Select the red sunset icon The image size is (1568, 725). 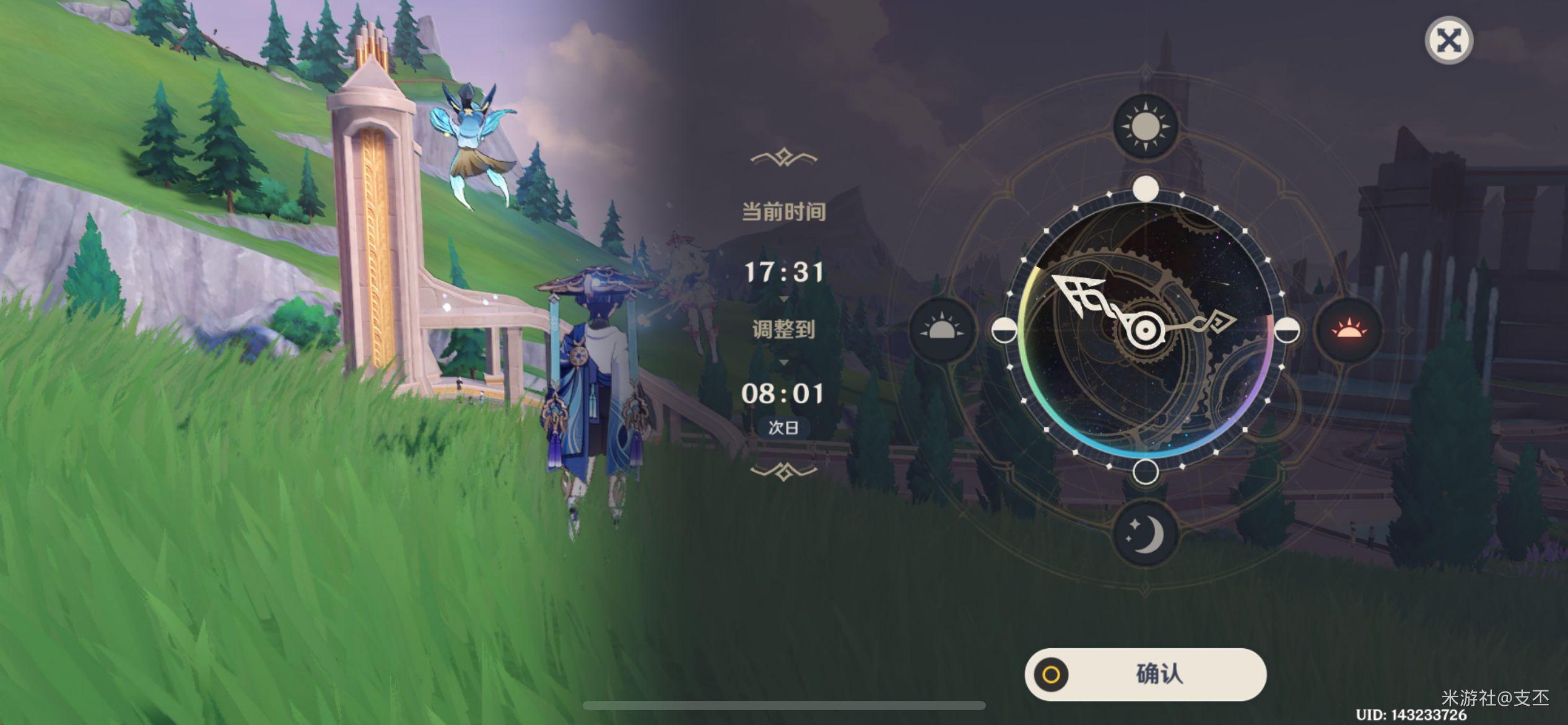click(x=1349, y=330)
